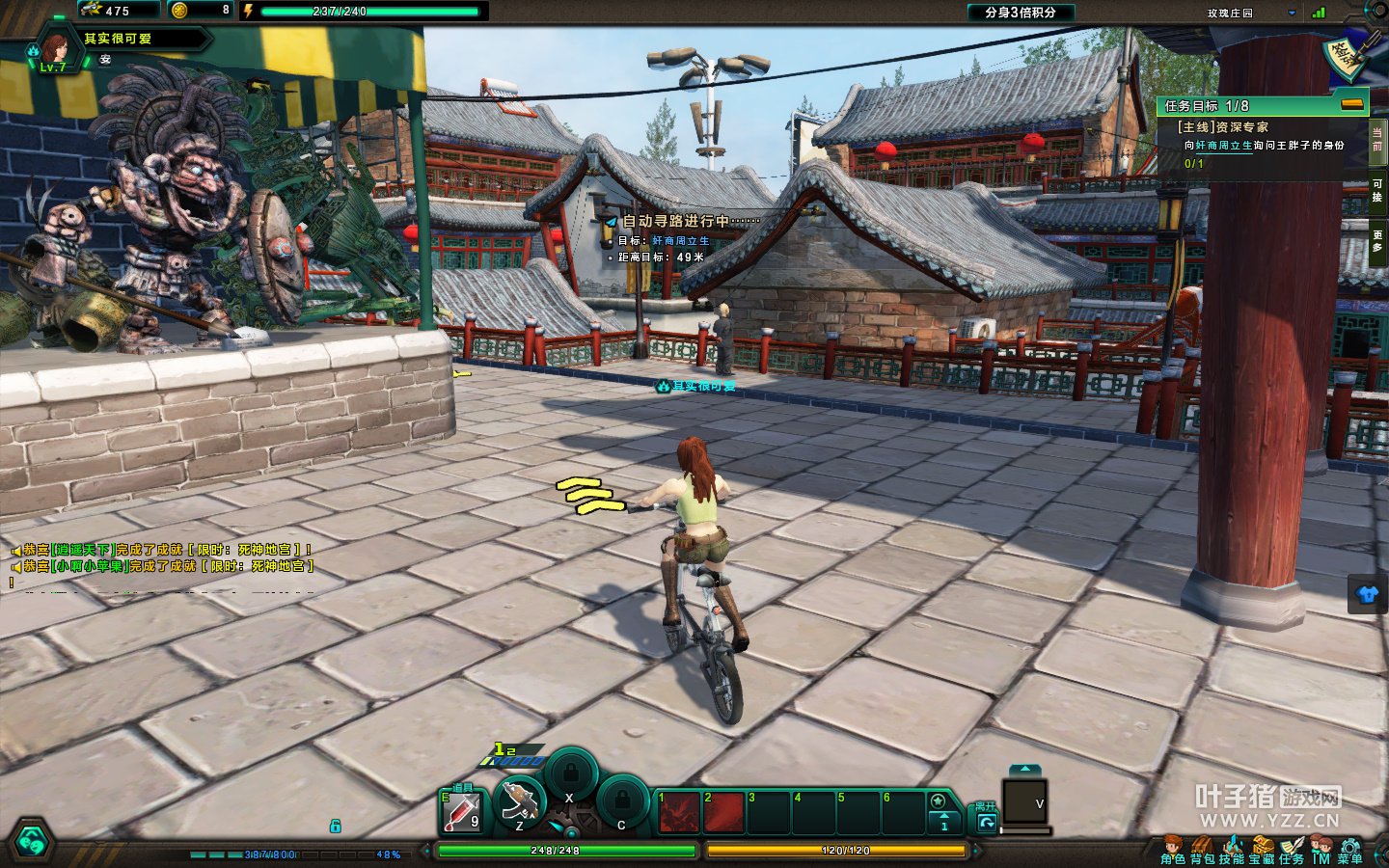Minimize the 任务目标 quest tracker
Screen dimensions: 1389x868
coord(1352,104)
